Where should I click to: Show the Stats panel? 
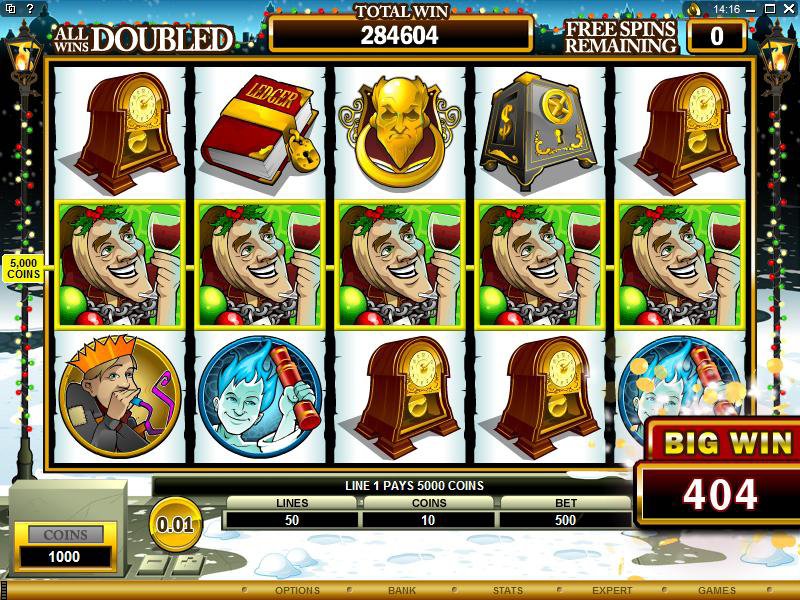point(508,590)
